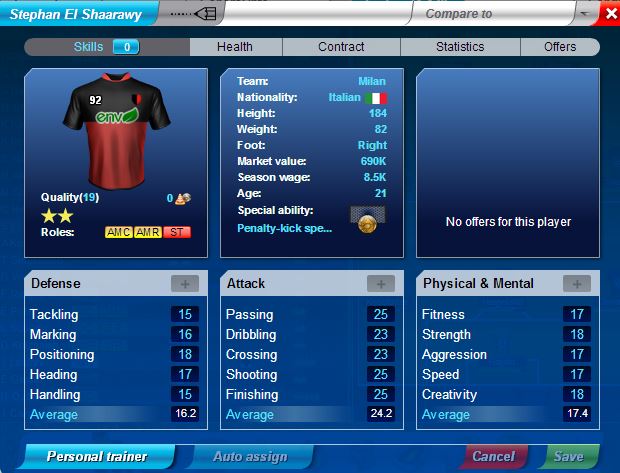Cancel the skill changes
Screen dimensions: 620x473
pos(493,457)
